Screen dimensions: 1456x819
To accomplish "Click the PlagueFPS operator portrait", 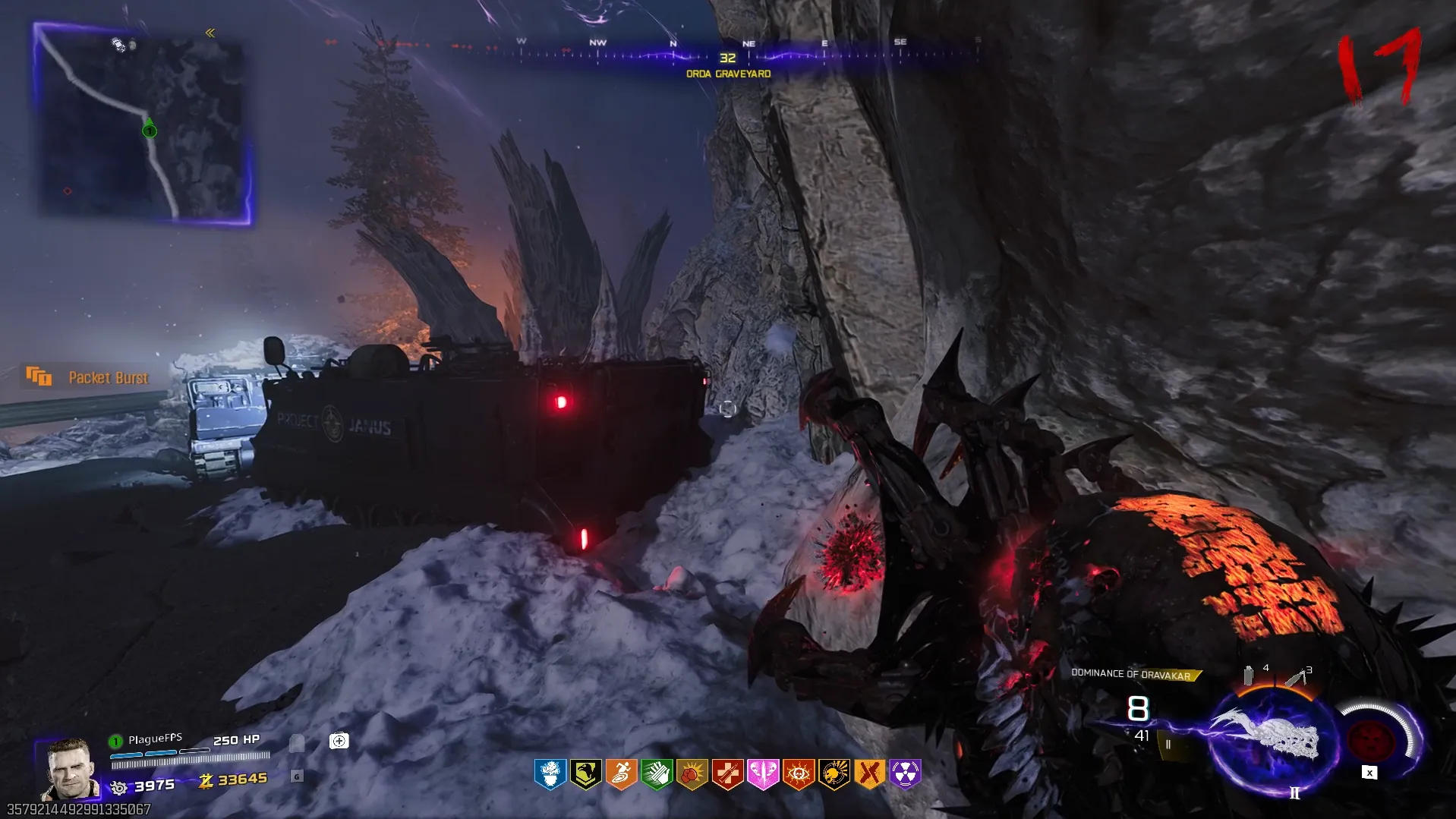I will coord(70,768).
